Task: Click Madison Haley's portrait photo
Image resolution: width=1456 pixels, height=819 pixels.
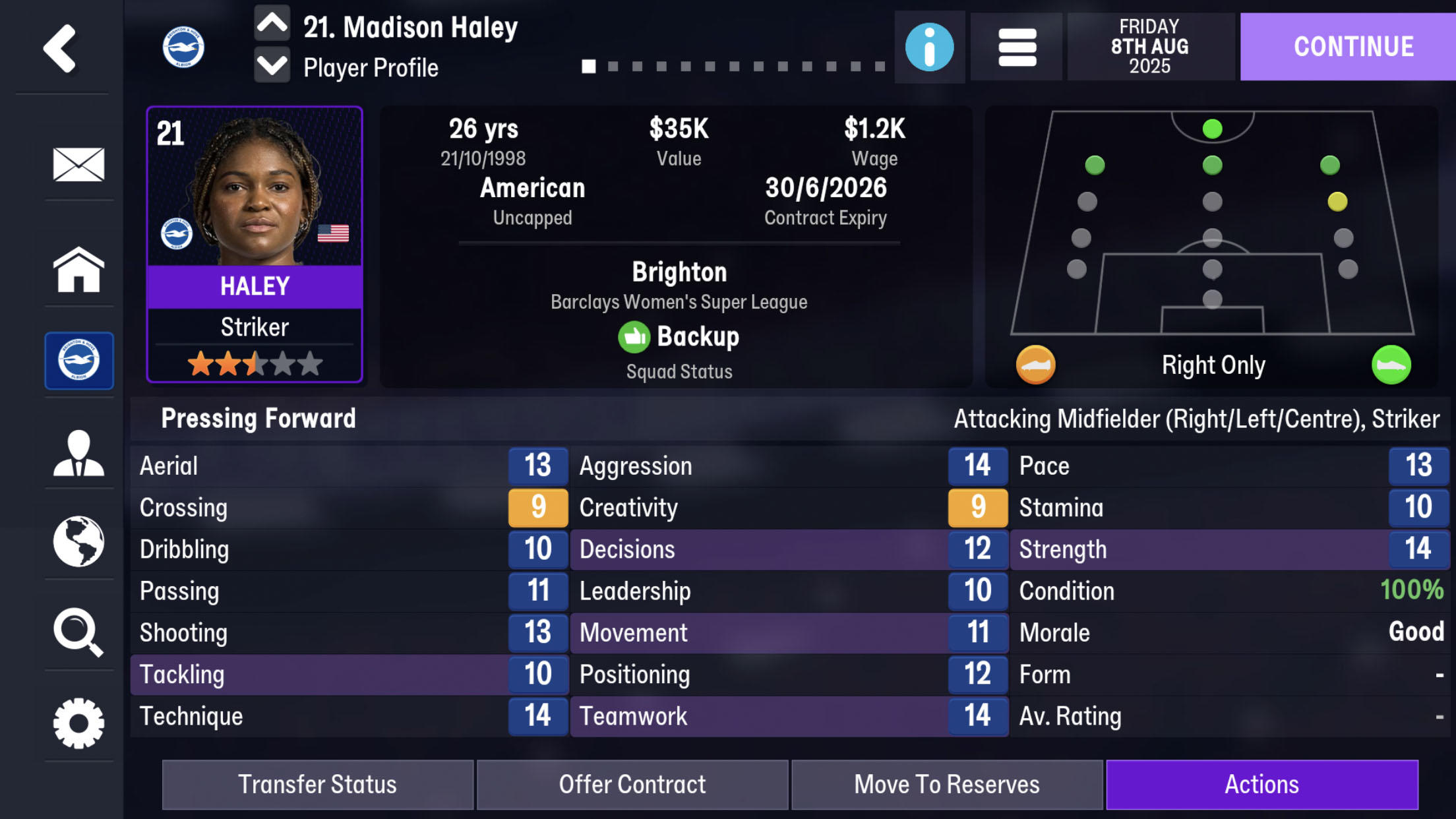Action: (x=254, y=191)
